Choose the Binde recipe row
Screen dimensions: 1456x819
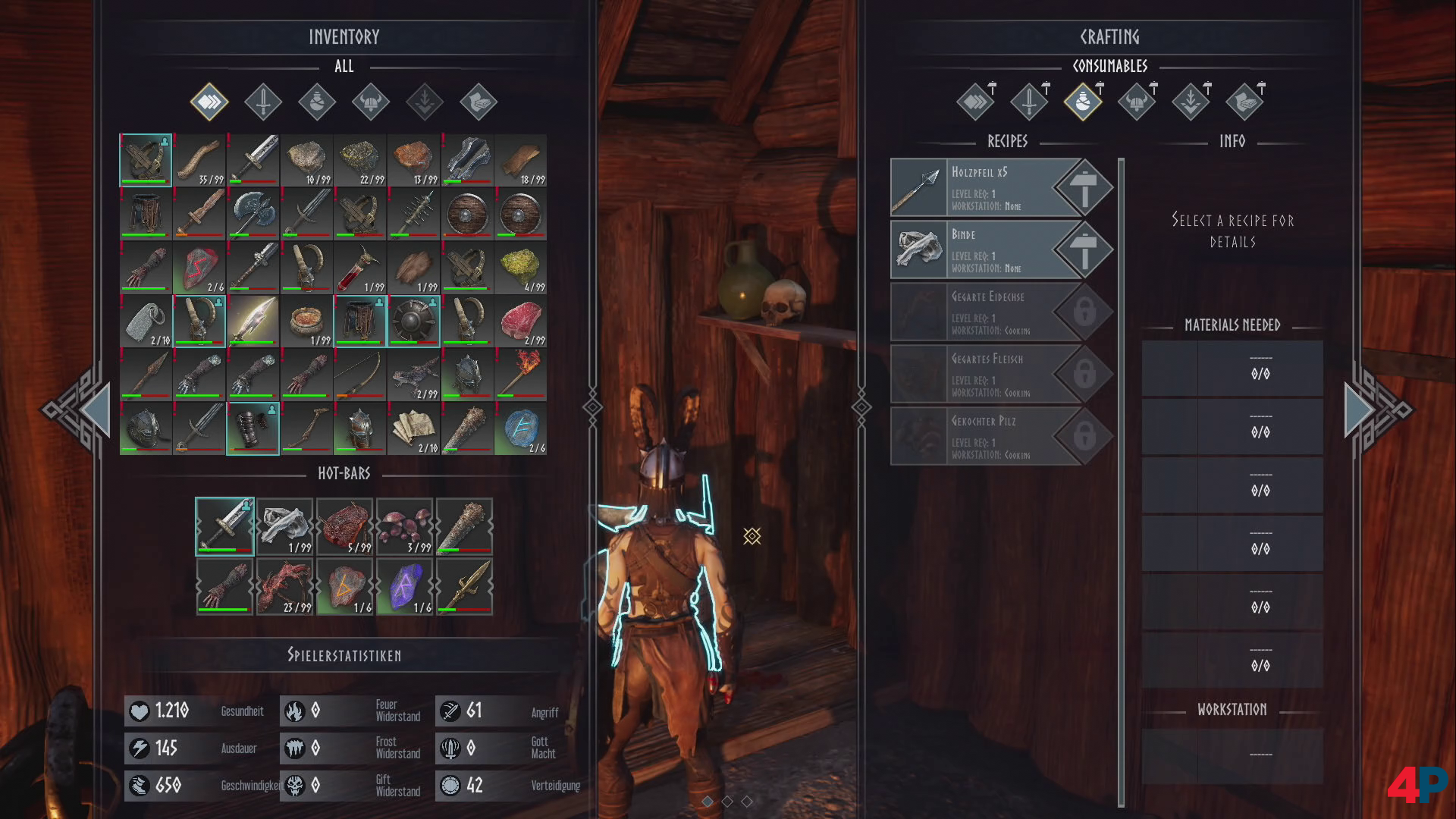point(986,250)
